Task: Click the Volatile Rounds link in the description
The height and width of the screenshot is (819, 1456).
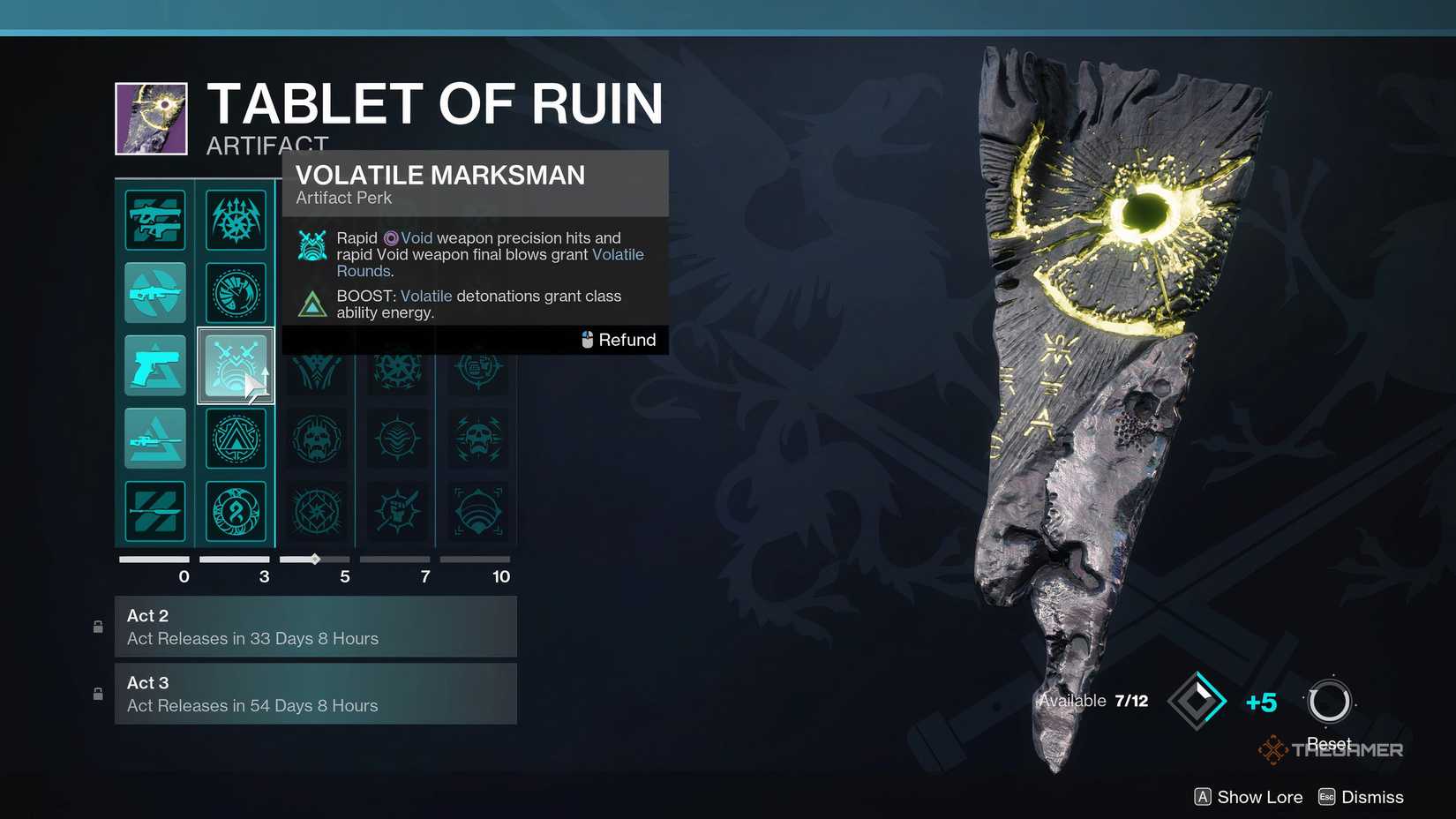Action: pos(618,254)
